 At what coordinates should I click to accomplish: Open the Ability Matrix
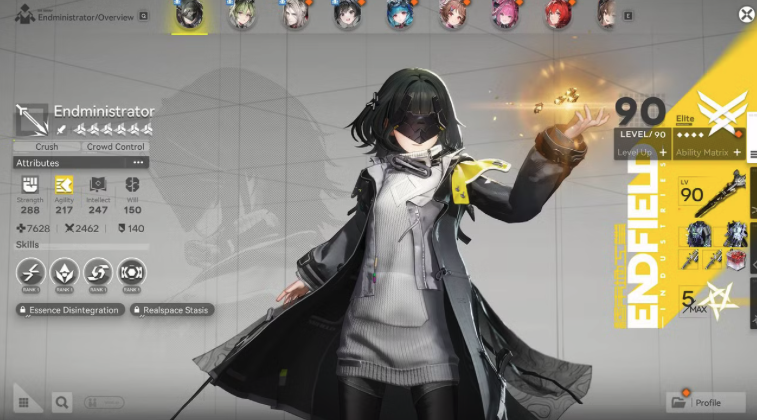tap(708, 151)
